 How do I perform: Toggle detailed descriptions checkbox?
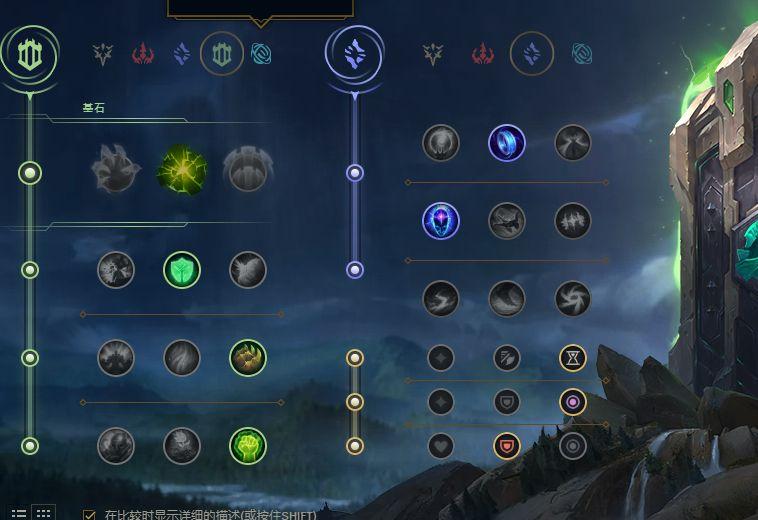pos(90,515)
